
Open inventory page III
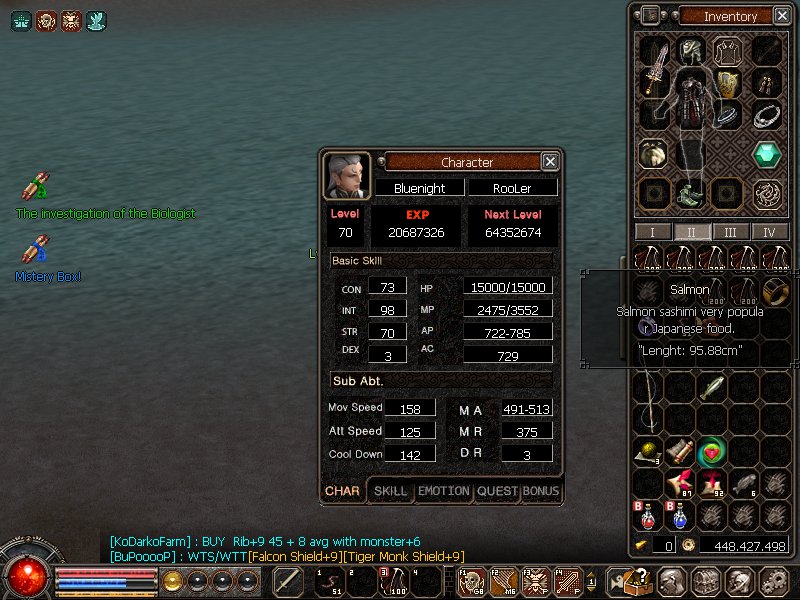pyautogui.click(x=731, y=232)
